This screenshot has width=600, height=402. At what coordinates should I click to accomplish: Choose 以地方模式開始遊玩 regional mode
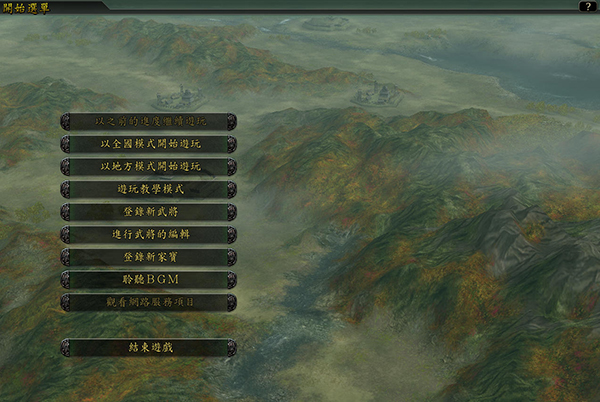point(149,166)
